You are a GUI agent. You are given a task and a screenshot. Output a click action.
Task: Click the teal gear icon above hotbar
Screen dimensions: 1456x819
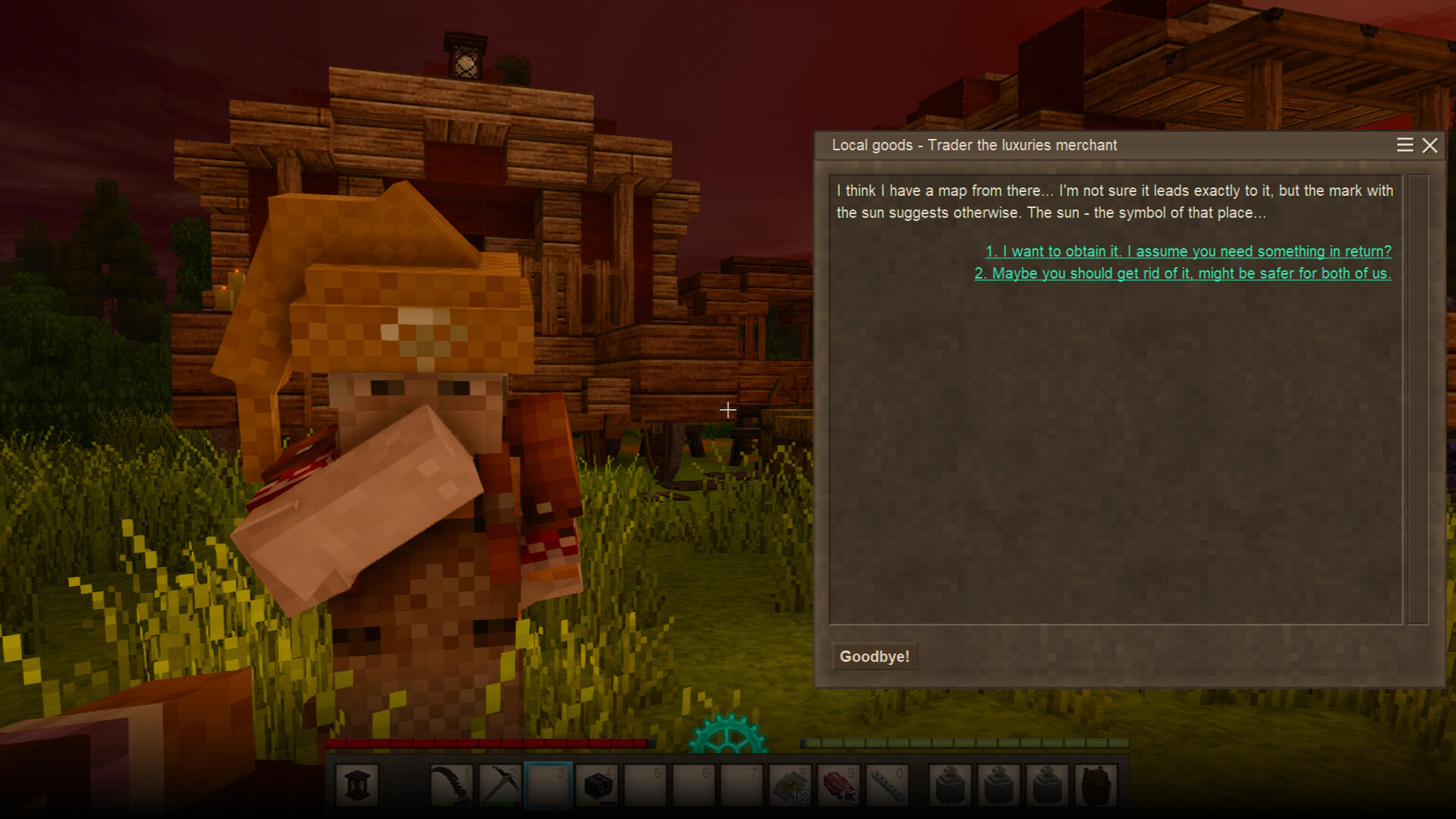(x=728, y=734)
